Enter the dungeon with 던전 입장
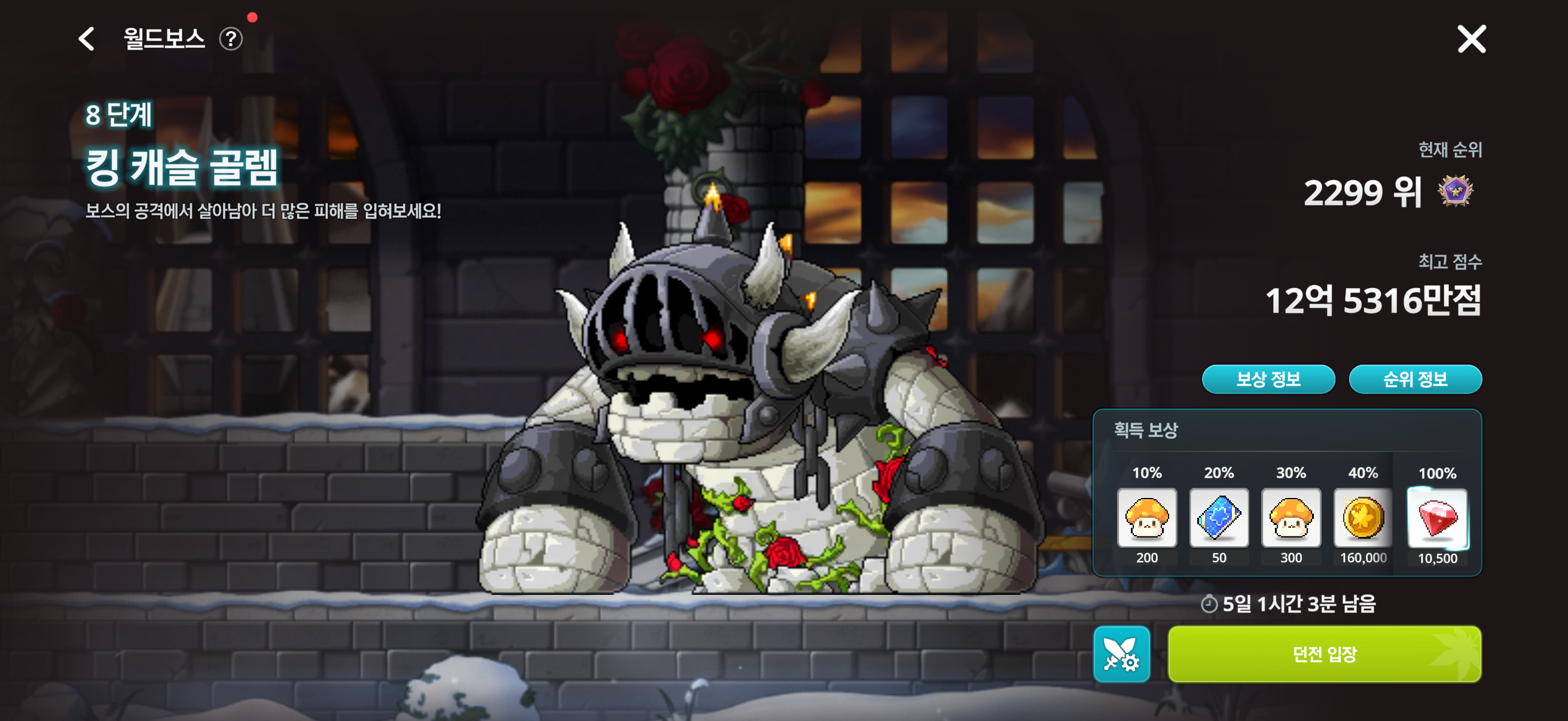The height and width of the screenshot is (721, 1568). 1324,654
